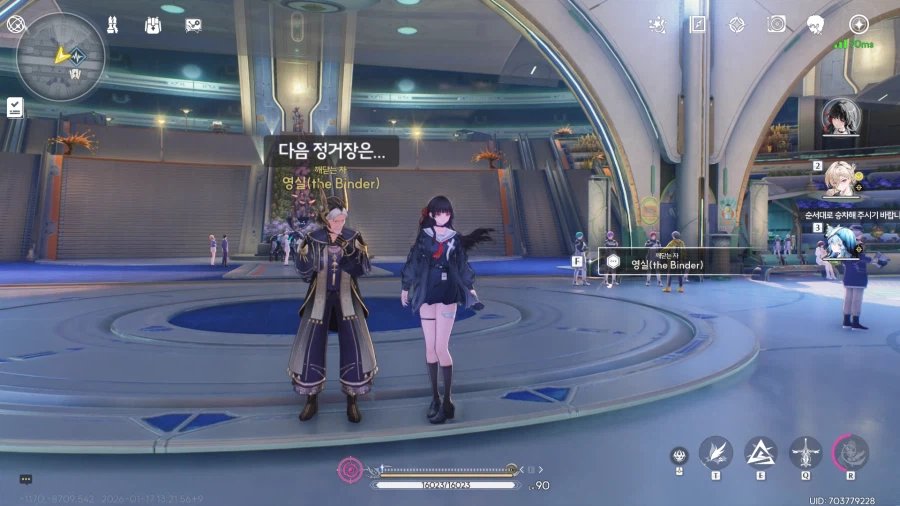This screenshot has width=900, height=506.
Task: Open the sparkling stars icon in top-right bar
Action: click(657, 24)
